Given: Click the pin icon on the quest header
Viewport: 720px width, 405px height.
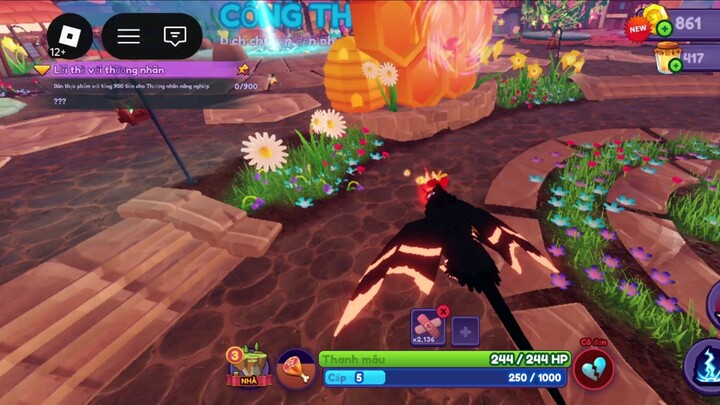Looking at the screenshot, I should pyautogui.click(x=243, y=69).
